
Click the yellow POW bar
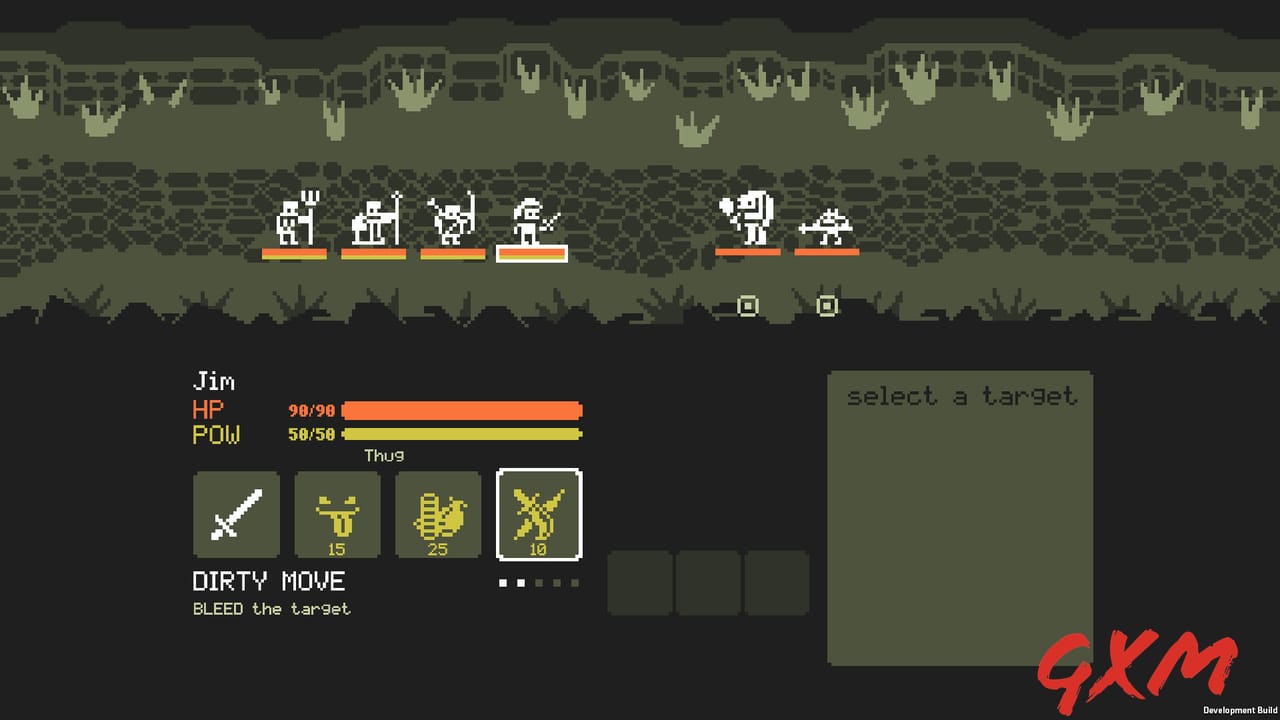click(460, 434)
